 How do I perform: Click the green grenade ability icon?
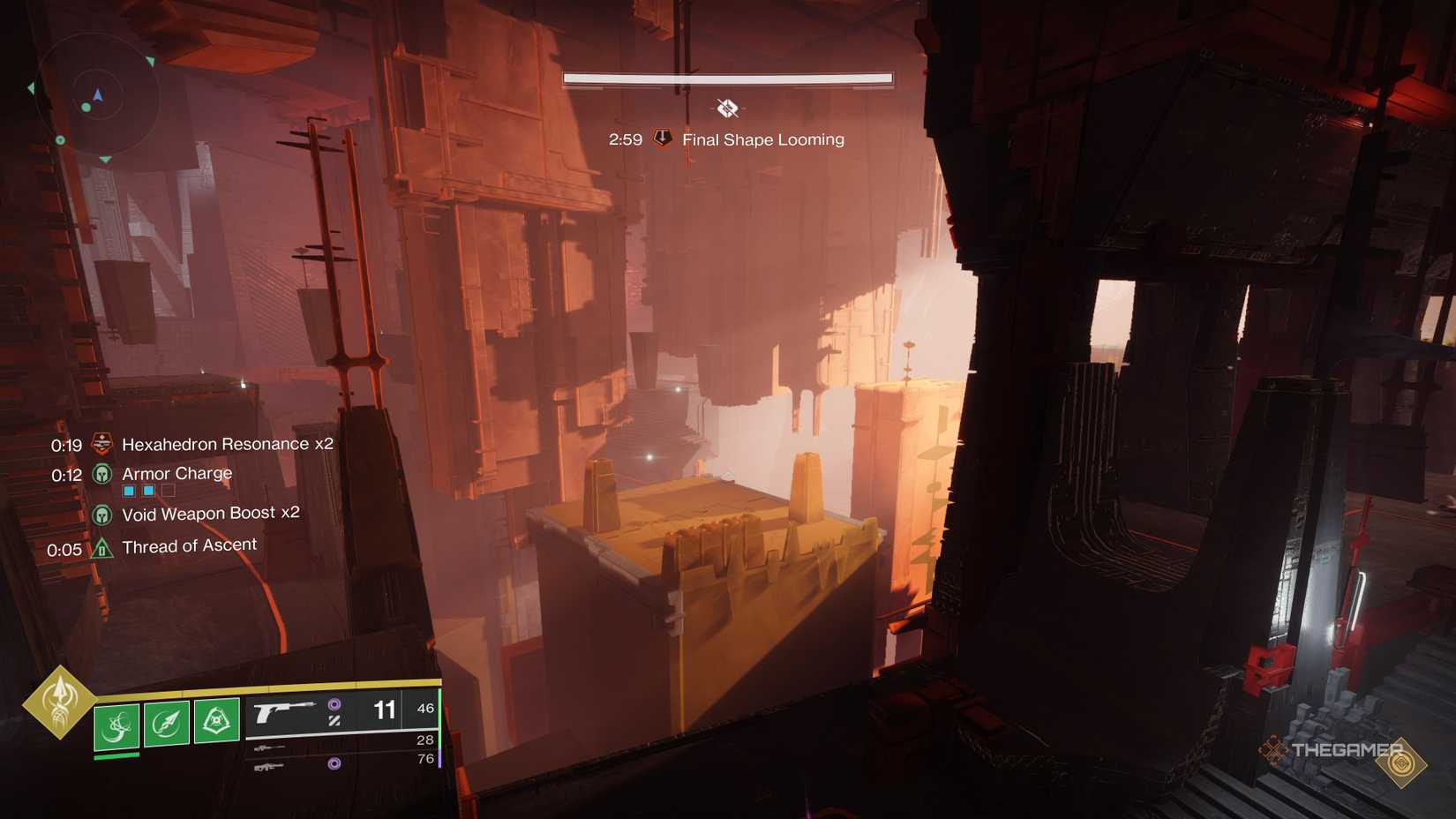(x=116, y=724)
